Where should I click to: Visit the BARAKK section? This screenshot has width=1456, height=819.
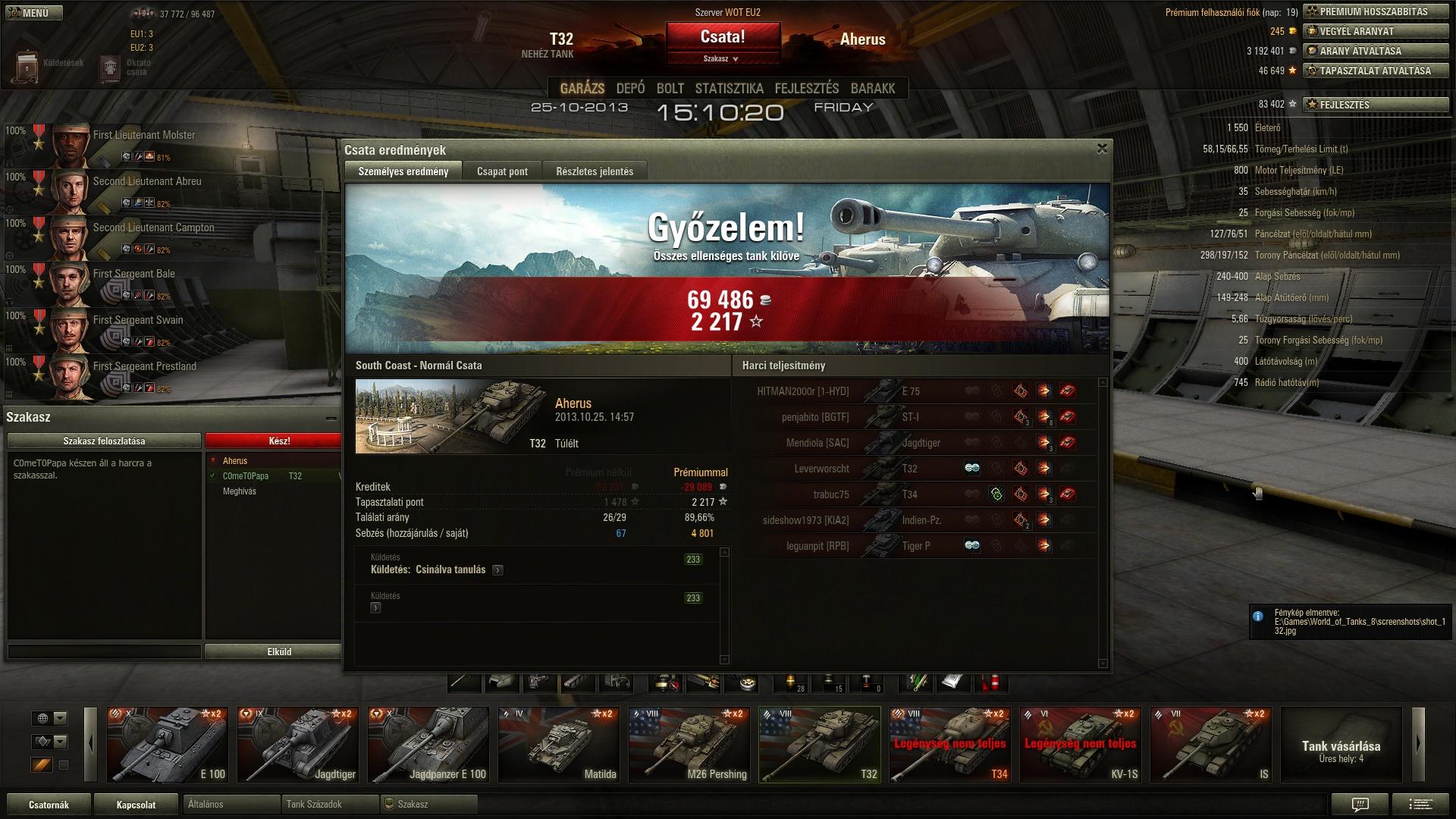tap(873, 89)
